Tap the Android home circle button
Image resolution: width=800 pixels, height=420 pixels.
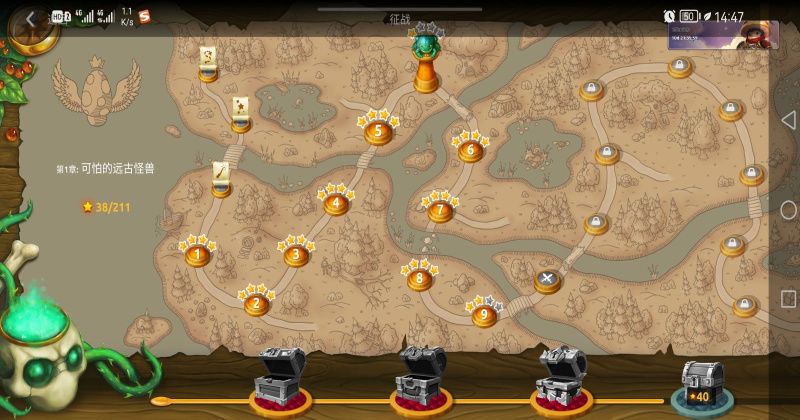click(787, 210)
